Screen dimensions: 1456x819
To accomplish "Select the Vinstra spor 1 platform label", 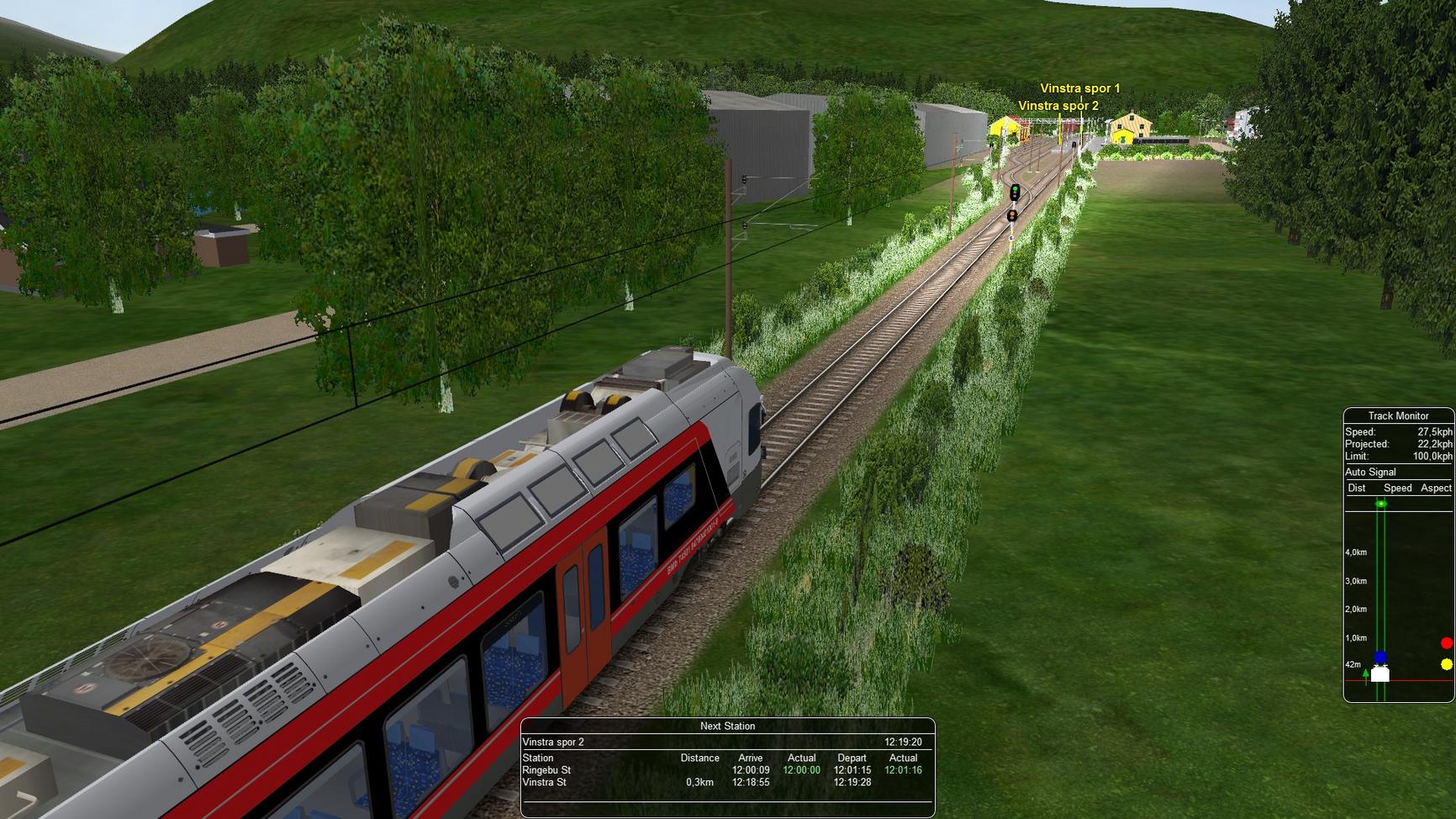I will click(x=1079, y=88).
